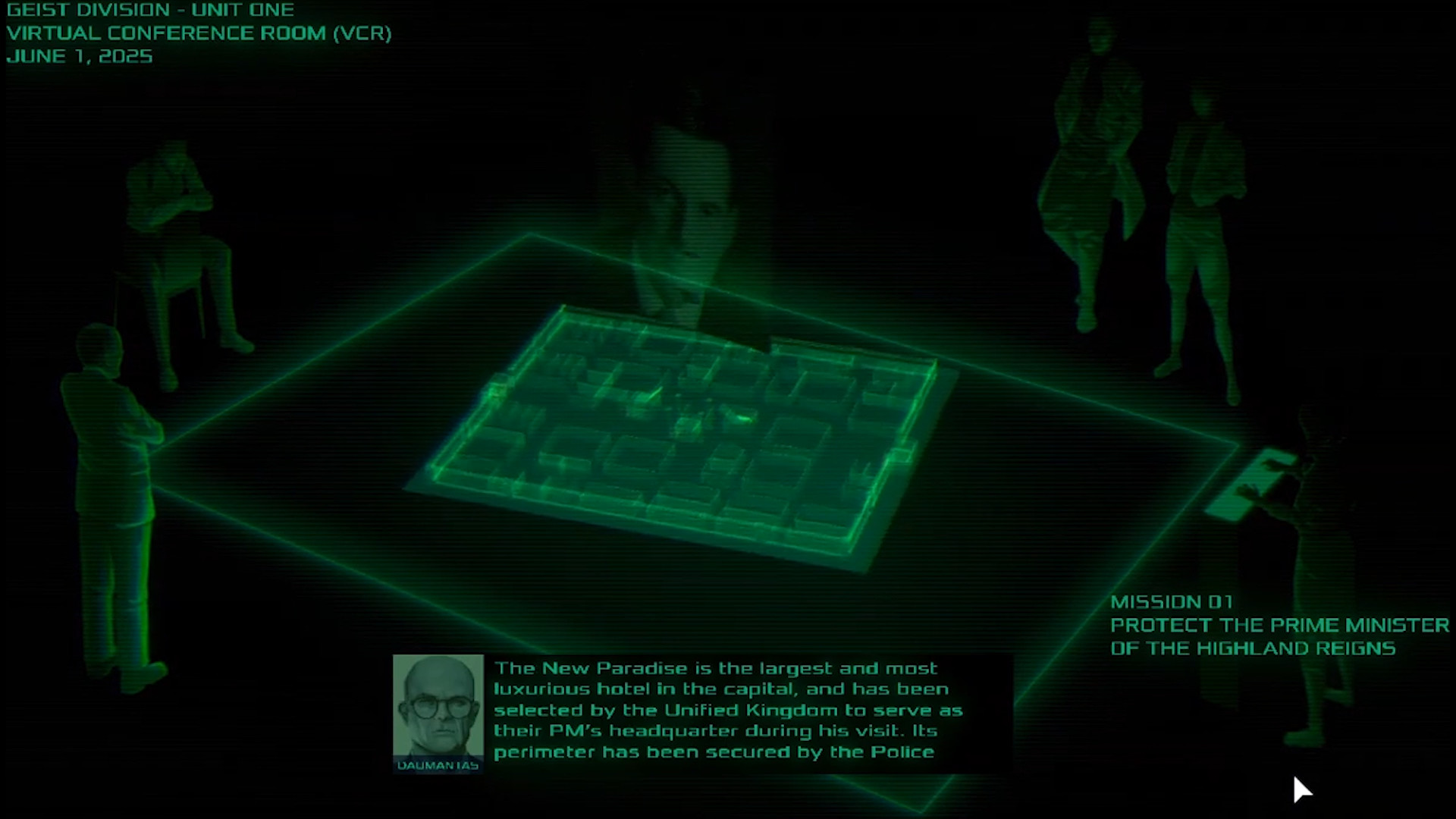Click the JUNE 1, 2025 date entry

pyautogui.click(x=80, y=55)
